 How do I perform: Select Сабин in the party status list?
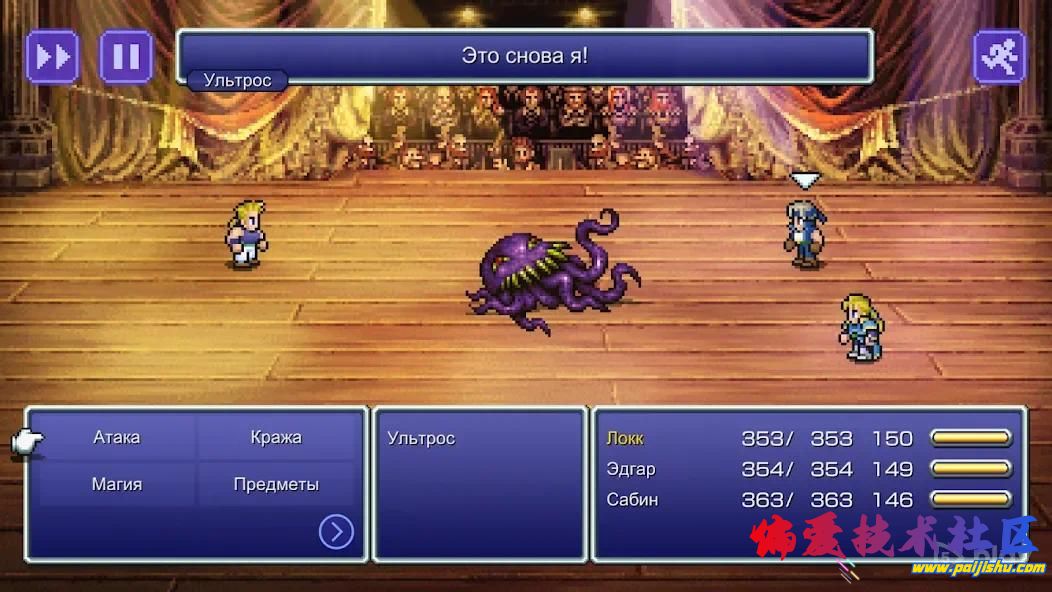pos(632,499)
